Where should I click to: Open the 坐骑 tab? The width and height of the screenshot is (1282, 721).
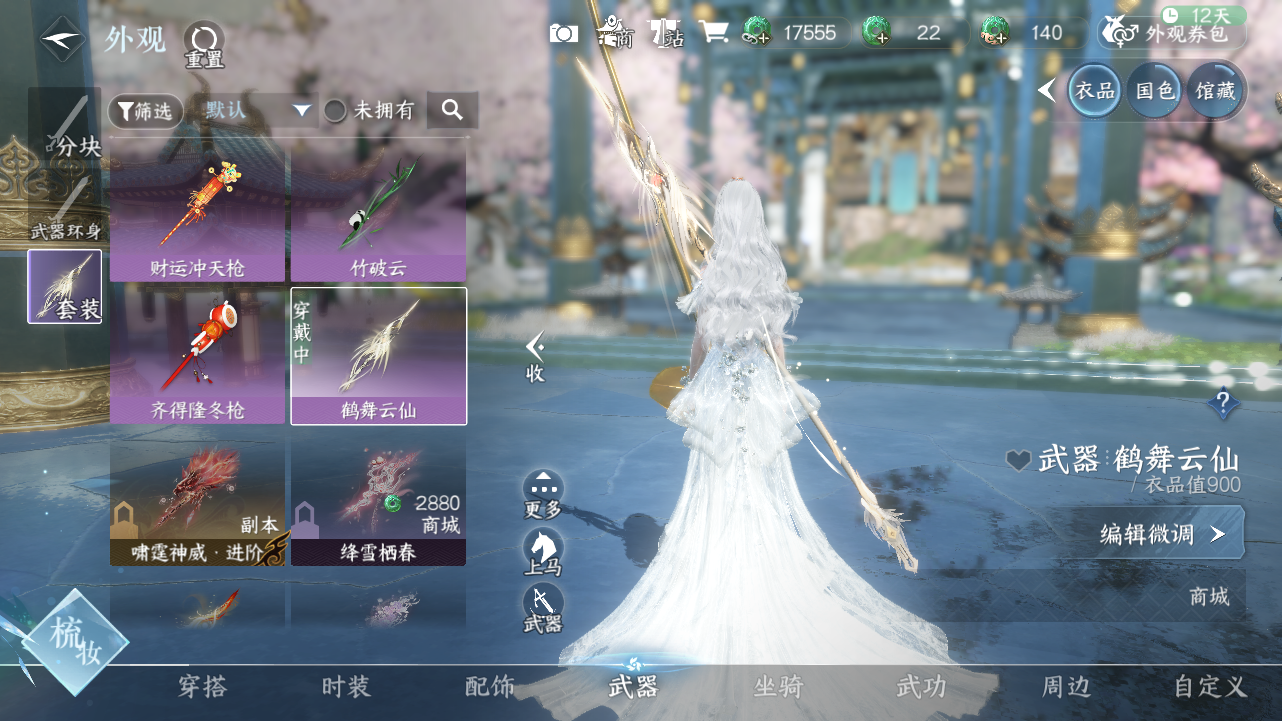[778, 687]
